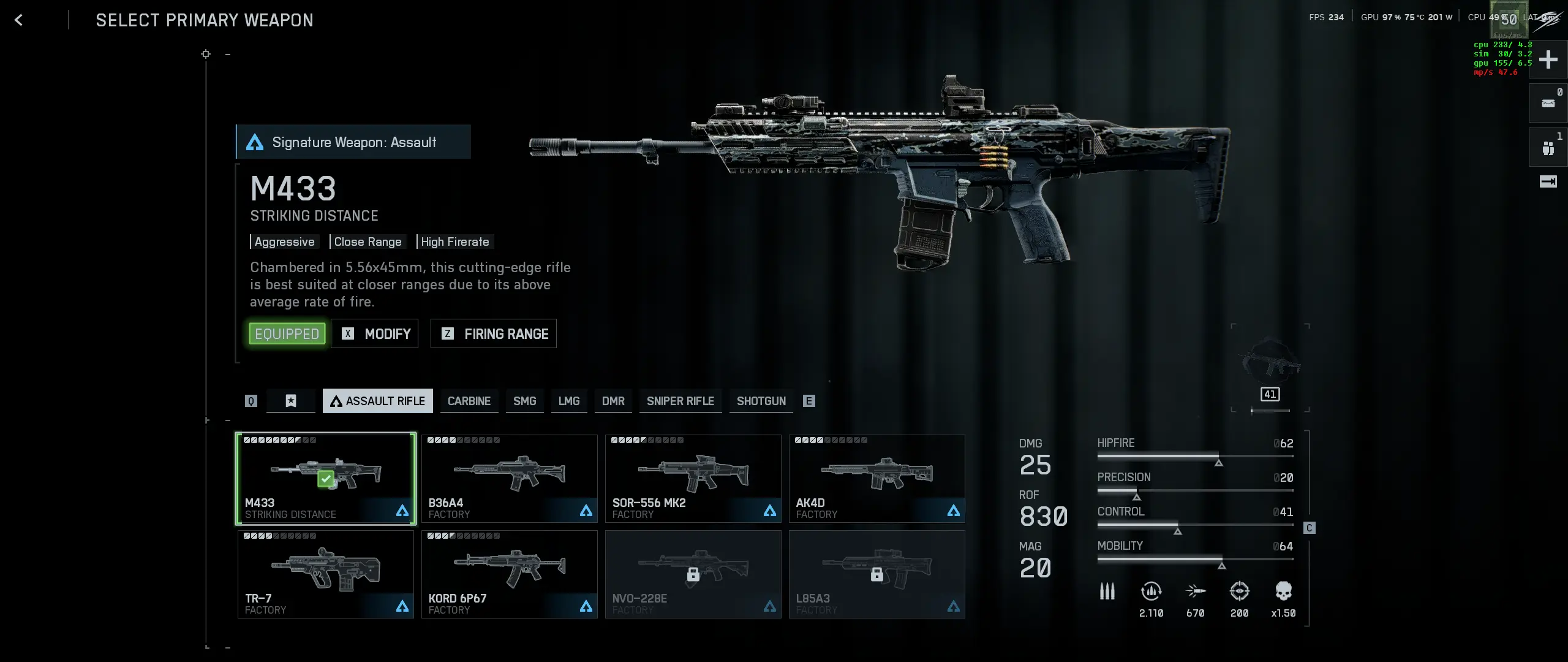Choose the TR-7 bullpup rifle
1568x662 pixels.
326,574
